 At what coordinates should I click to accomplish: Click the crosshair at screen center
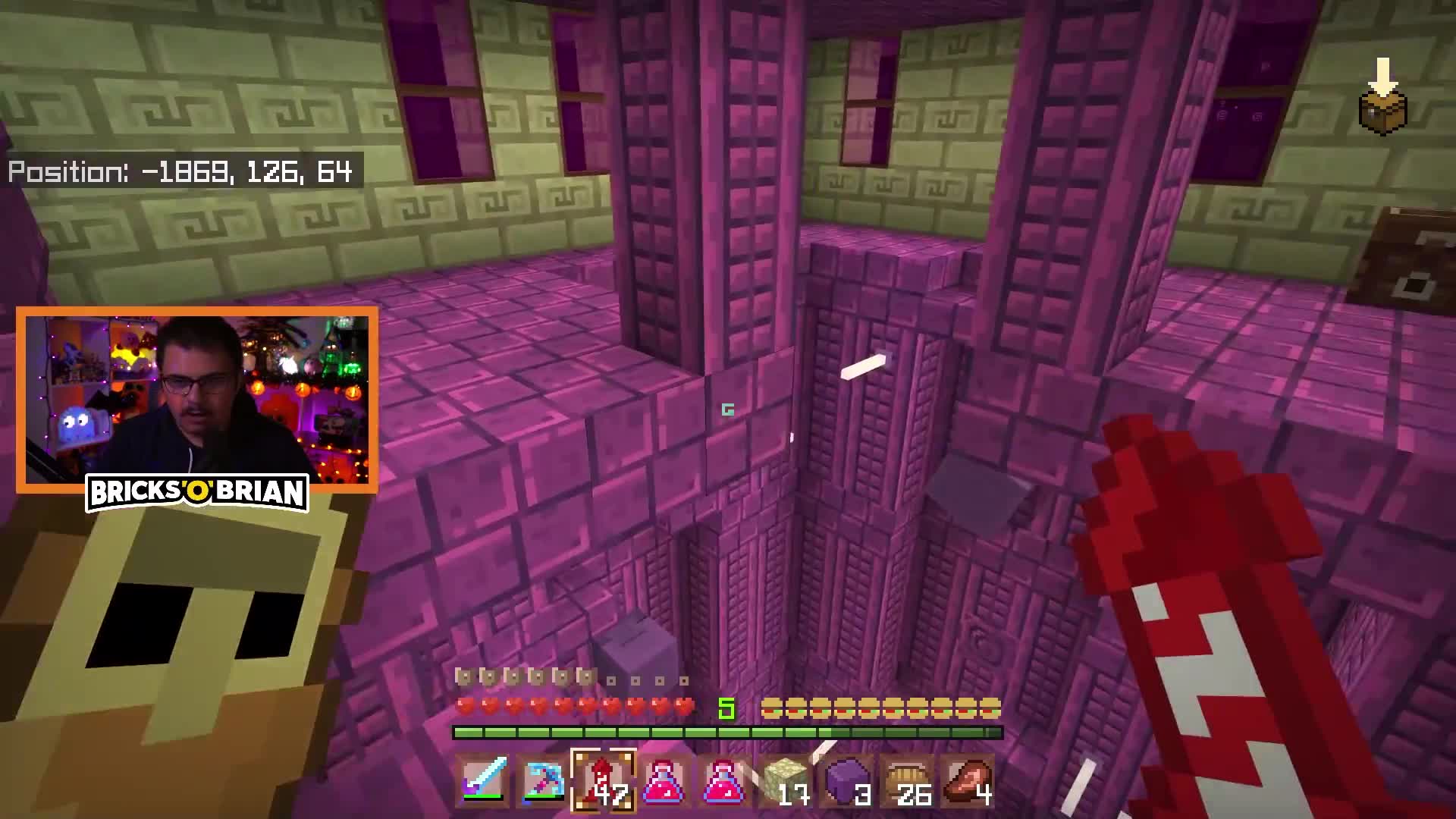point(728,409)
